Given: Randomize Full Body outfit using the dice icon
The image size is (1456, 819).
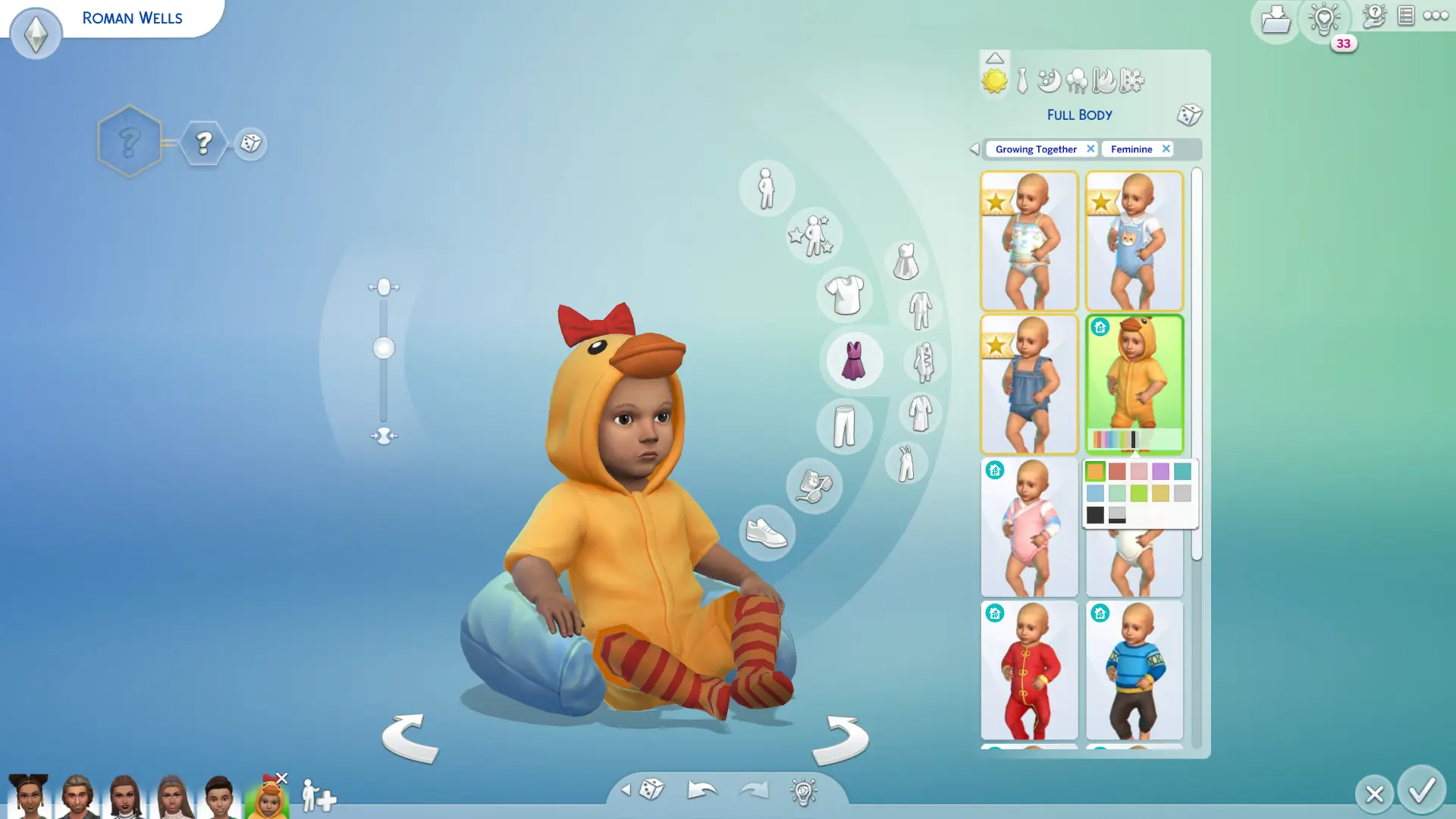Looking at the screenshot, I should [x=1189, y=115].
